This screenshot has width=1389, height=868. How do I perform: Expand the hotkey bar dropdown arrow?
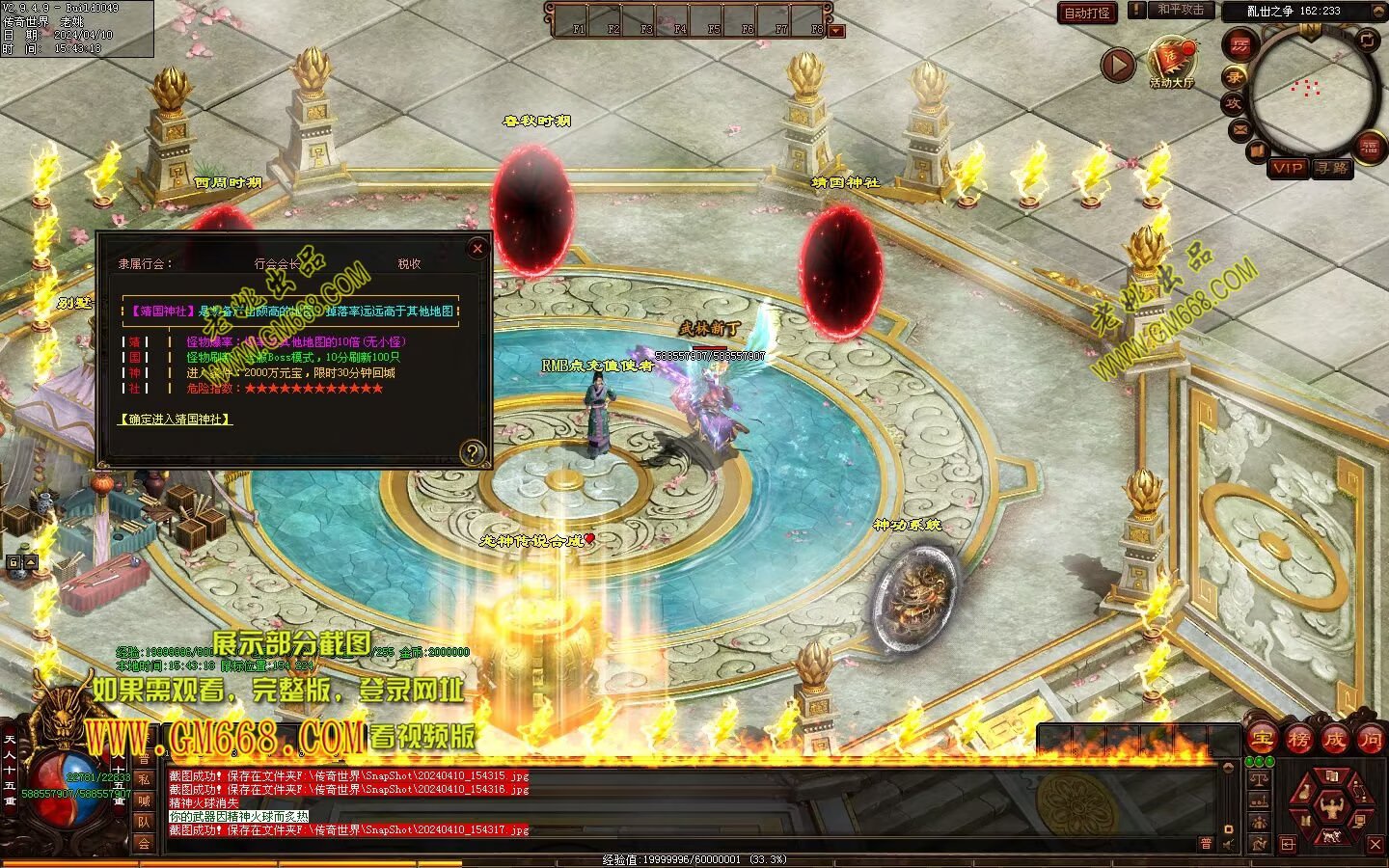[836, 31]
